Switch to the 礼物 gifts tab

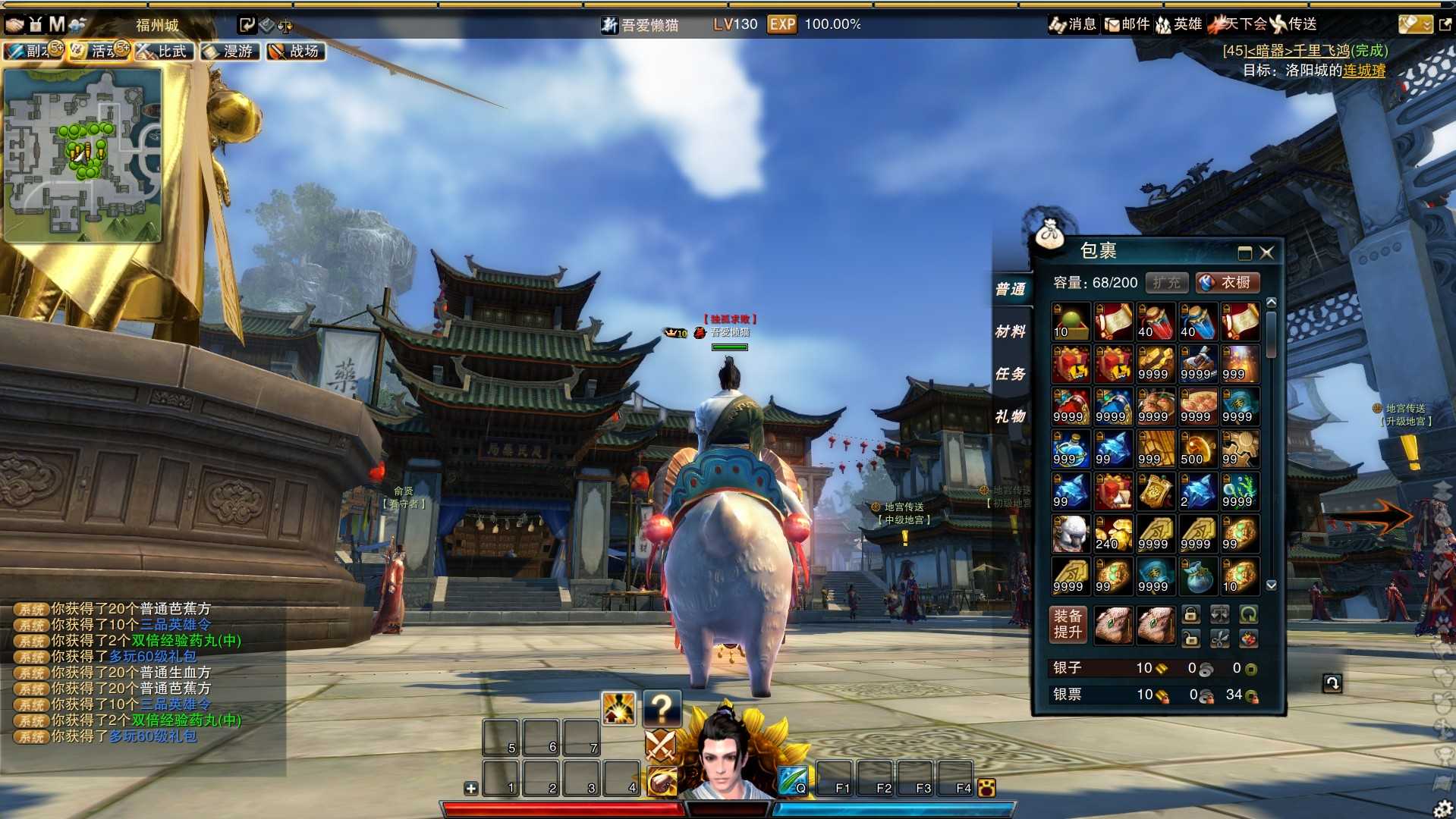point(1010,416)
